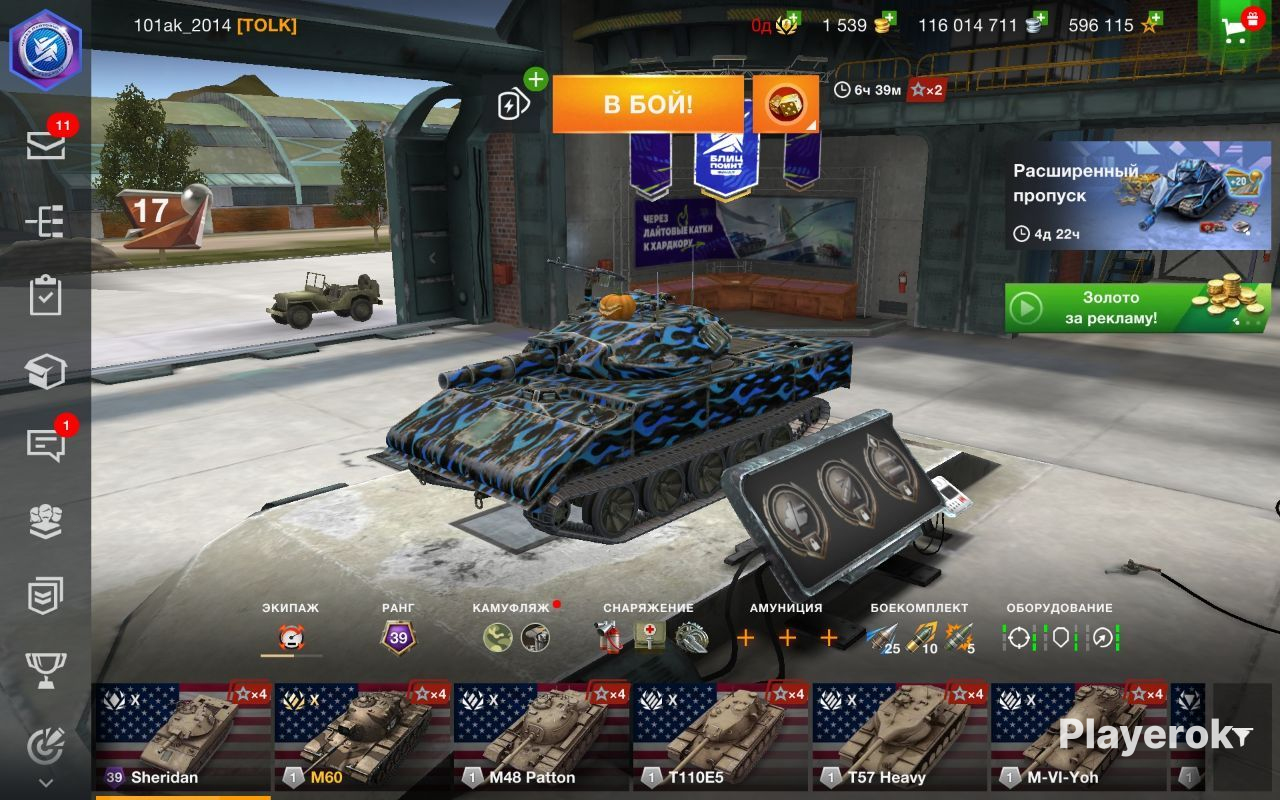Image resolution: width=1280 pixels, height=800 pixels.
Task: Open the Боекомплект ammo loadout
Action: click(919, 637)
